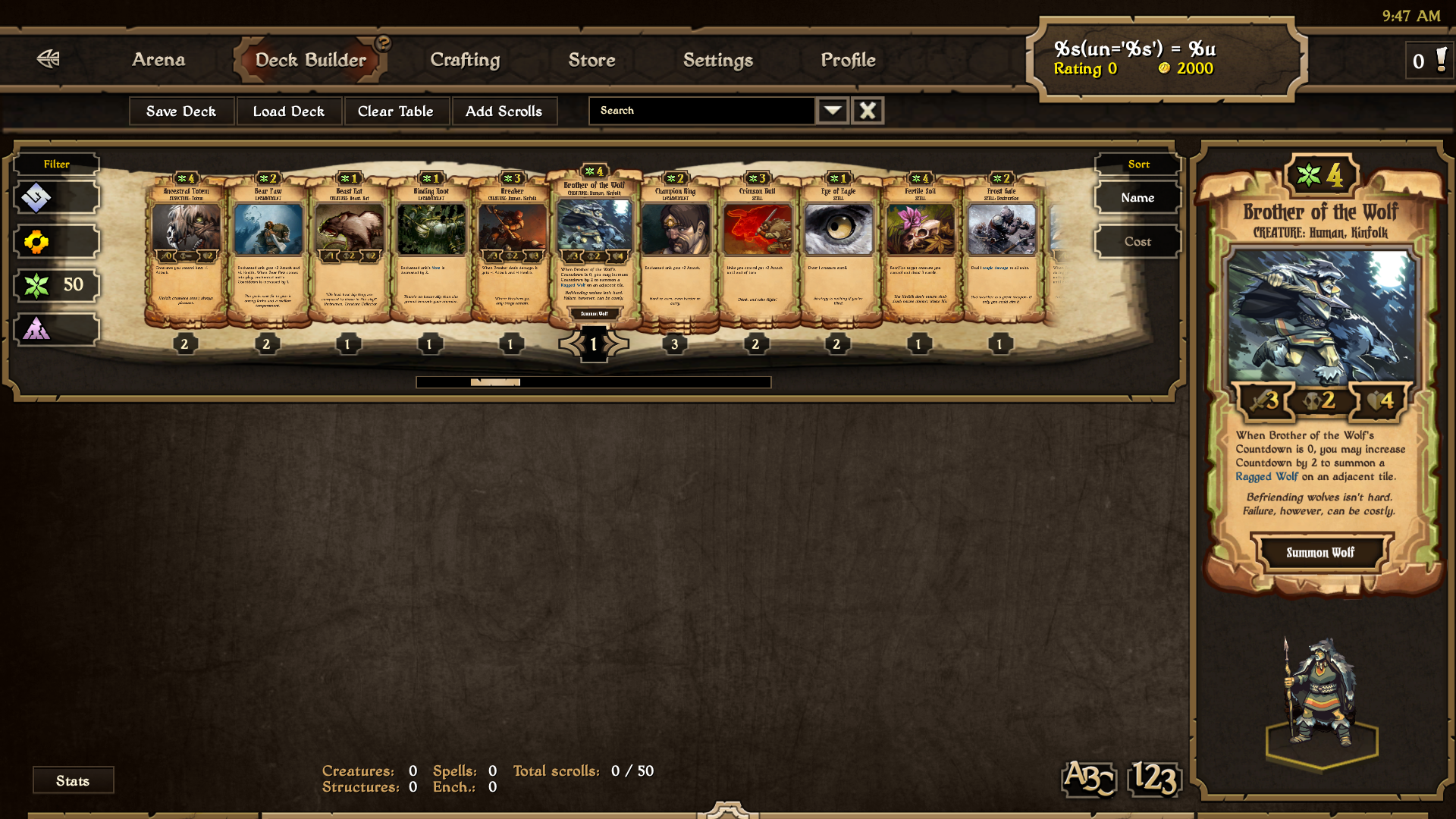
Task: Click the card list scrollbar
Action: click(x=497, y=381)
